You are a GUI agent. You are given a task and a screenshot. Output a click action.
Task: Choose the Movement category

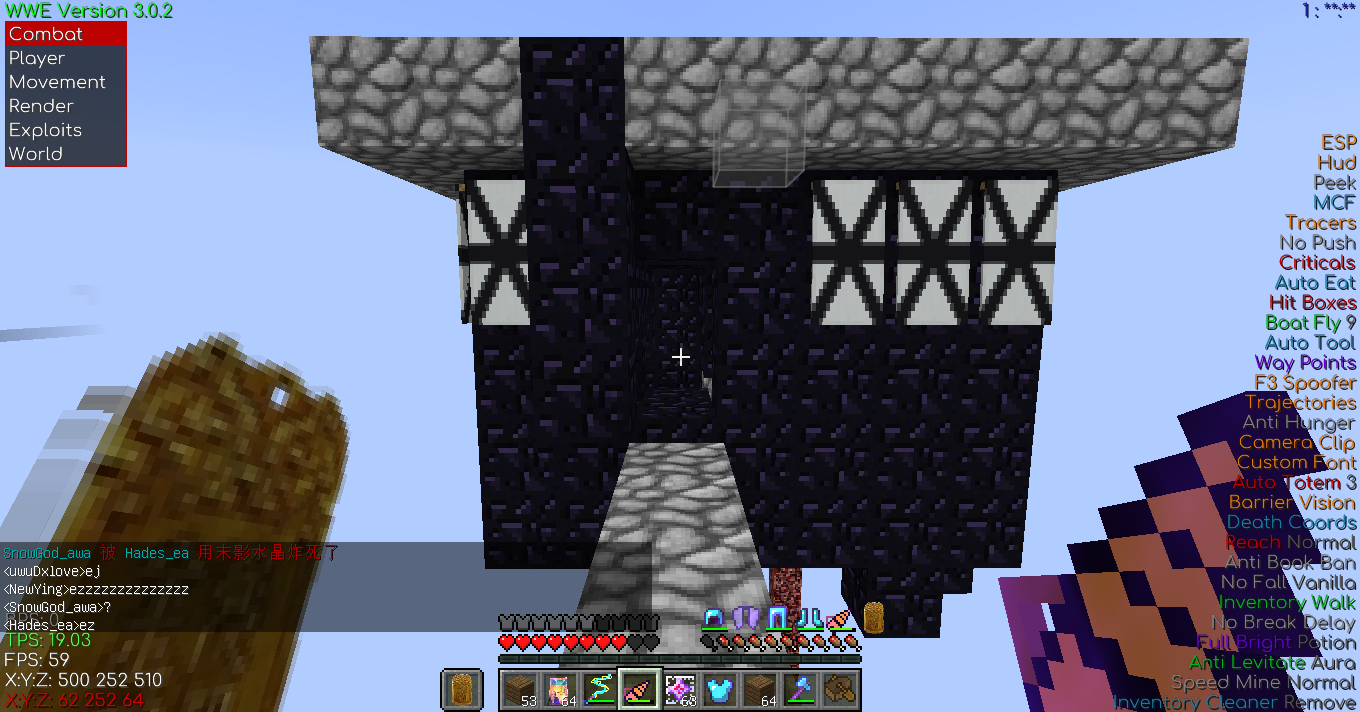(x=66, y=82)
